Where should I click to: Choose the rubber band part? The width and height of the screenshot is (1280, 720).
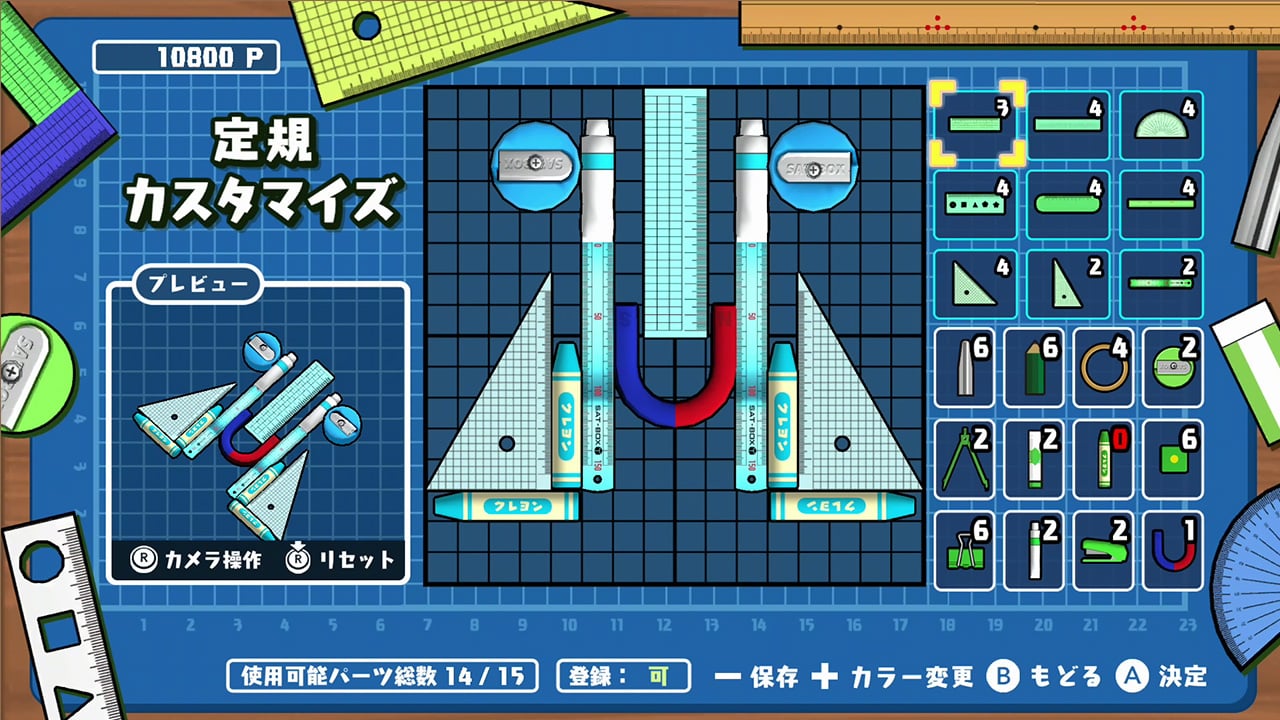tap(1104, 367)
